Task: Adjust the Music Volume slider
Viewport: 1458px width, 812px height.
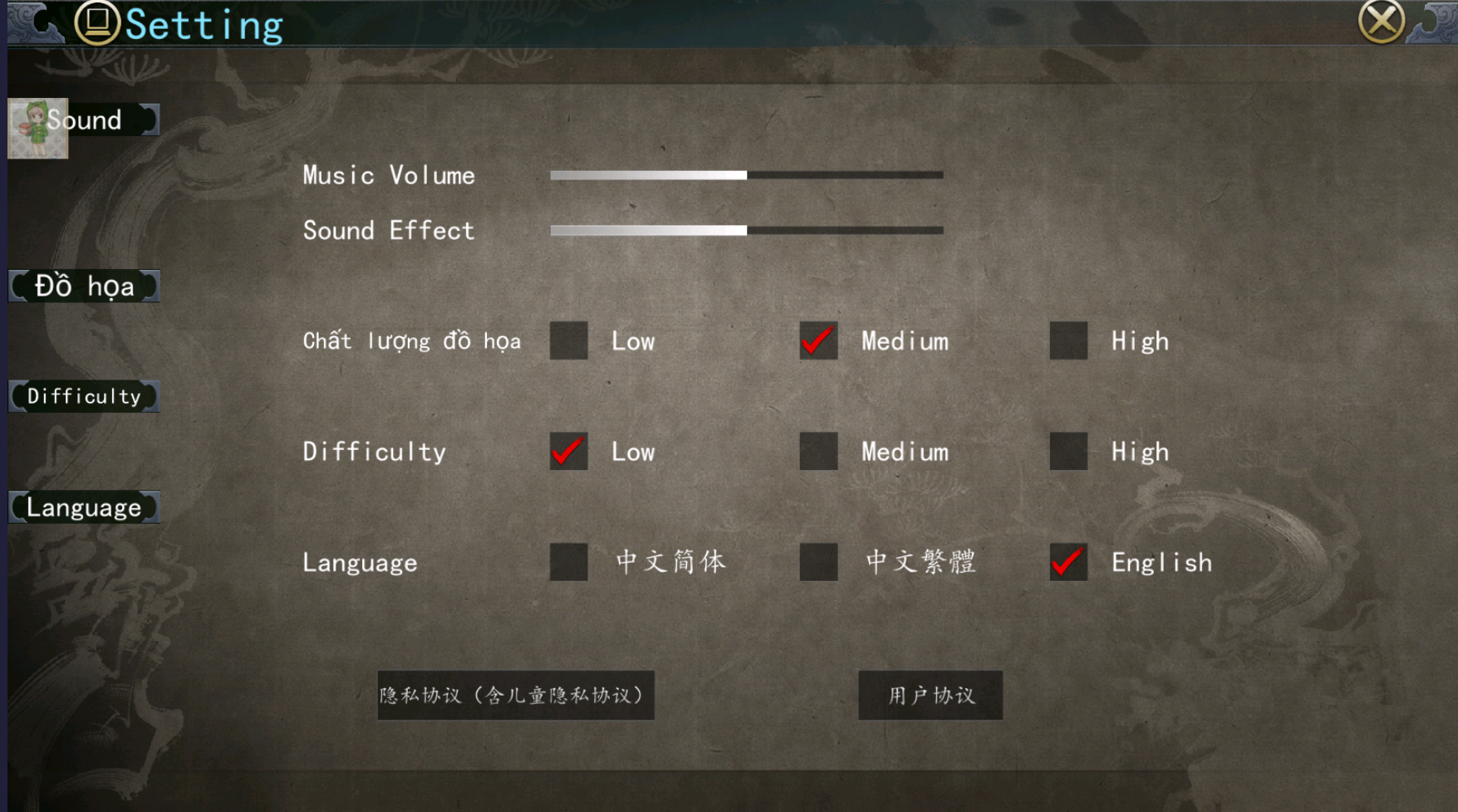Action: (x=746, y=175)
